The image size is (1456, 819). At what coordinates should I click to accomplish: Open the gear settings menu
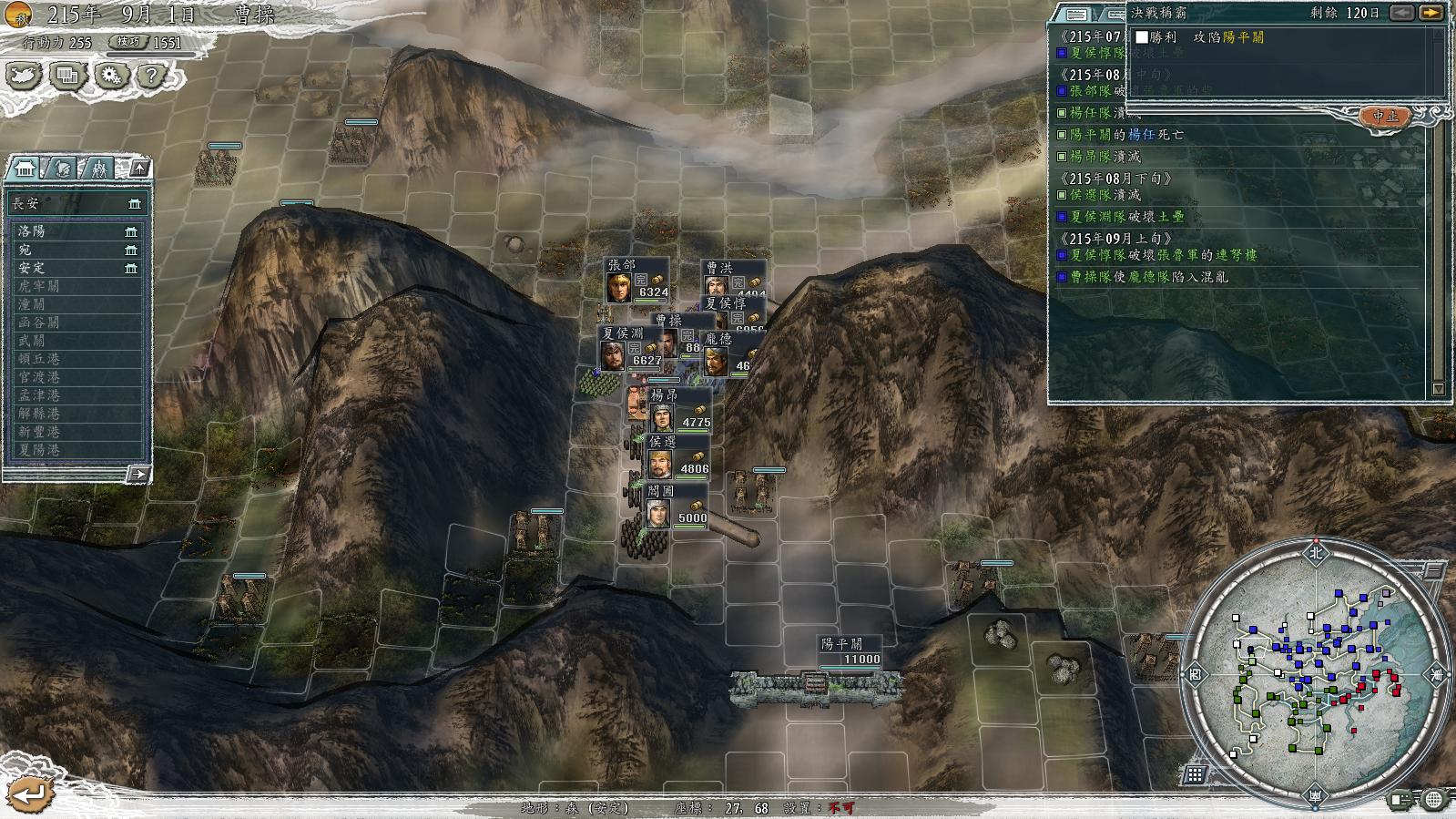click(111, 75)
